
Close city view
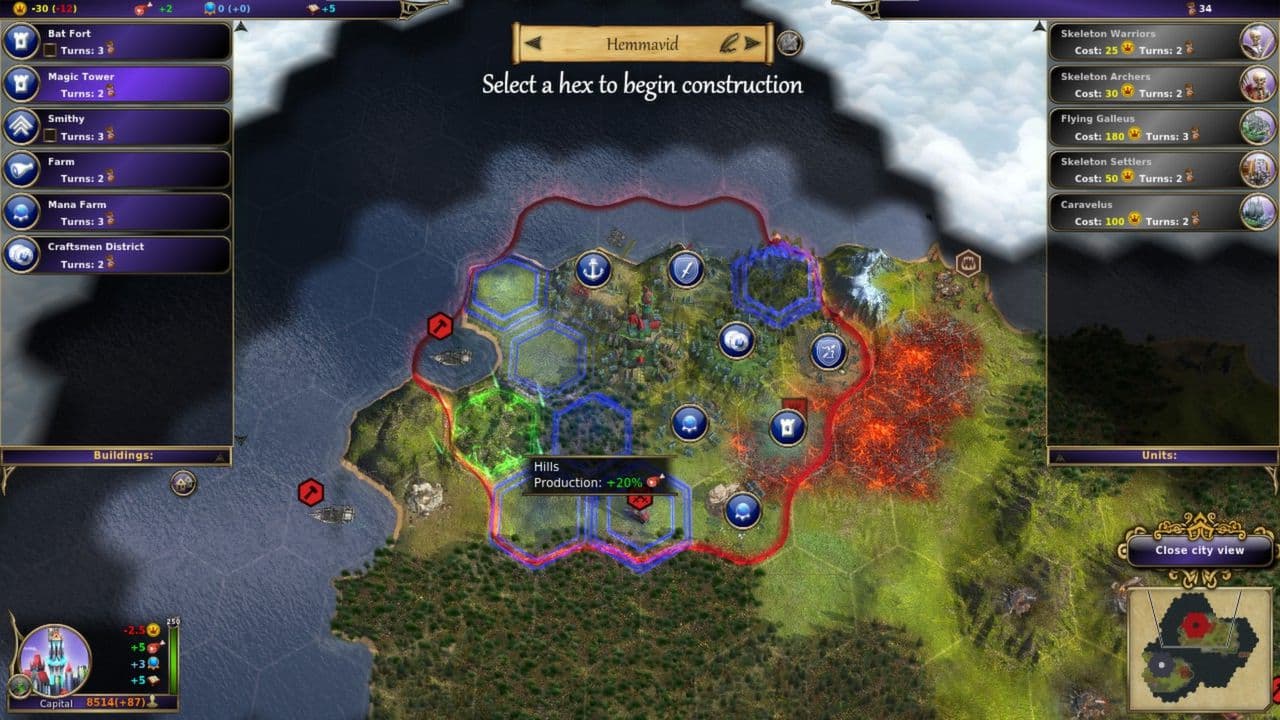(x=1200, y=550)
